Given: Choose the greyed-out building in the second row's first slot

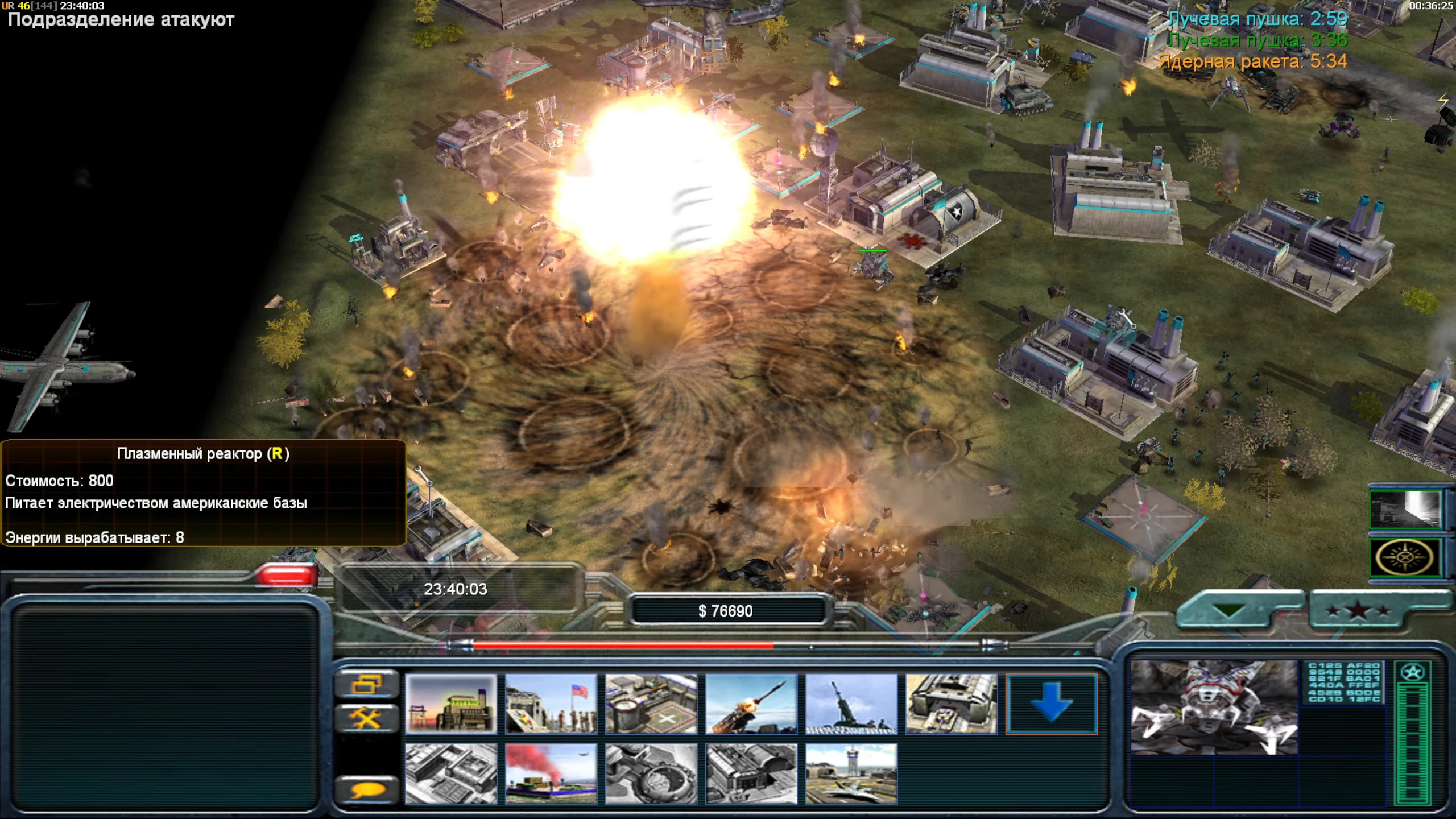Looking at the screenshot, I should [x=450, y=773].
